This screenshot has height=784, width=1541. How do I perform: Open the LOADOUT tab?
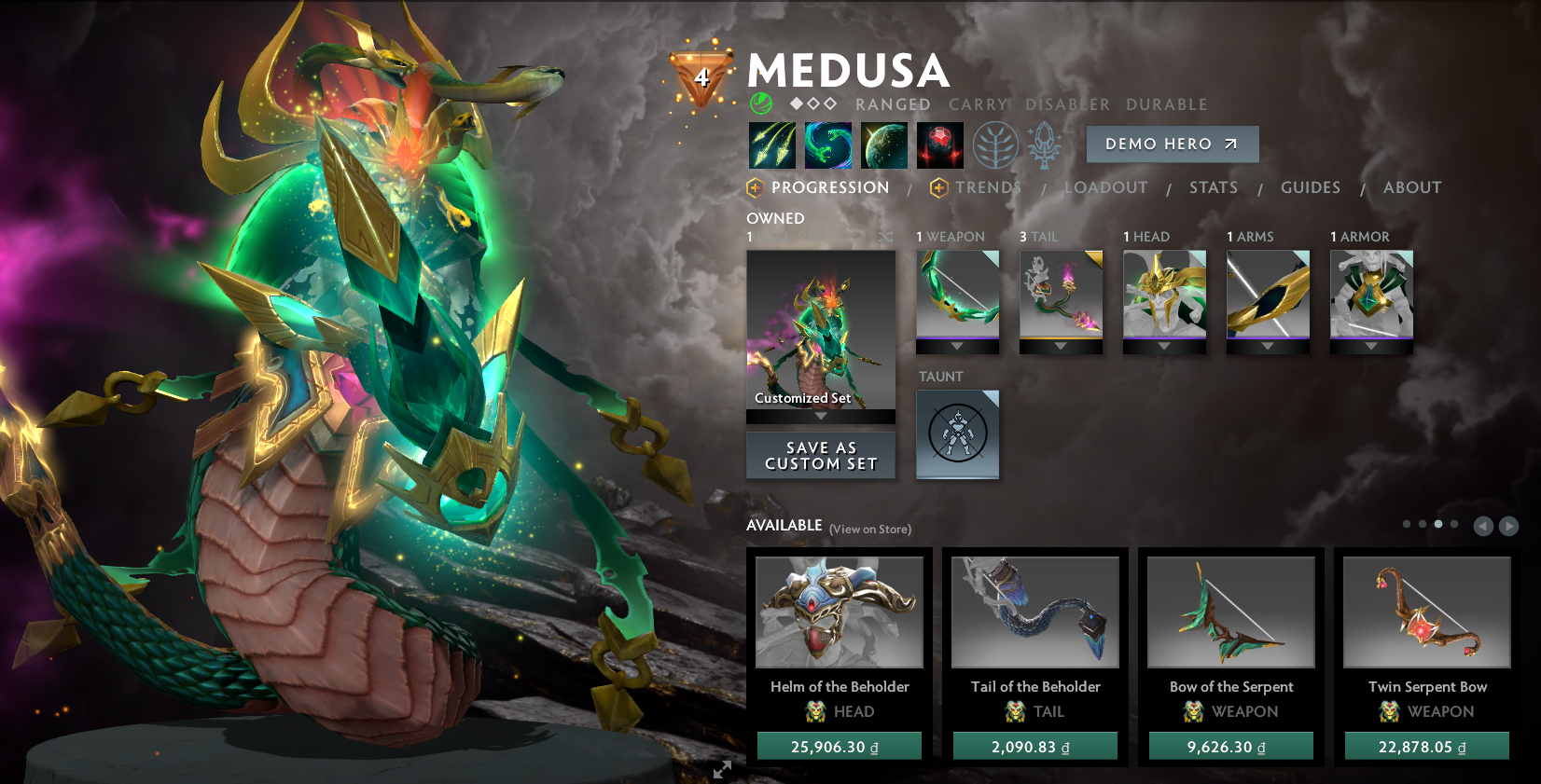point(1105,186)
